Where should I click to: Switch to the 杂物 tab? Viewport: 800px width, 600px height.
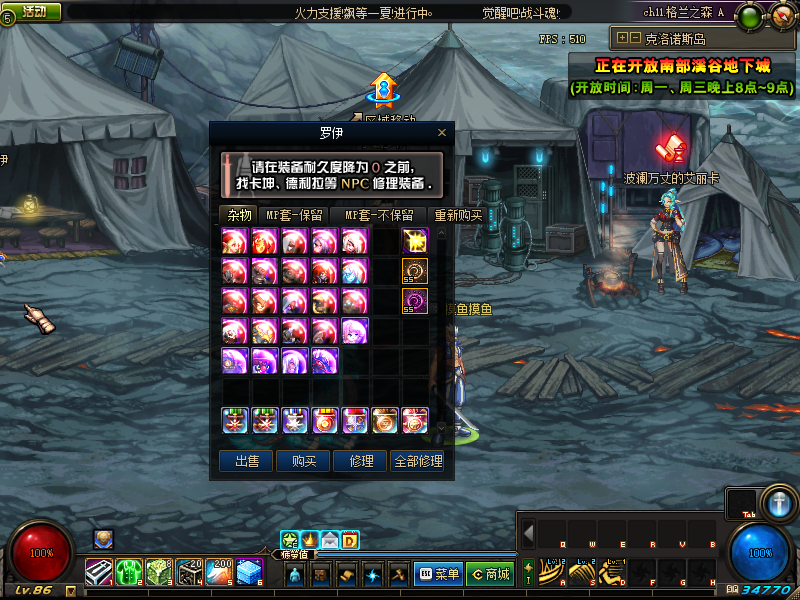[238, 215]
